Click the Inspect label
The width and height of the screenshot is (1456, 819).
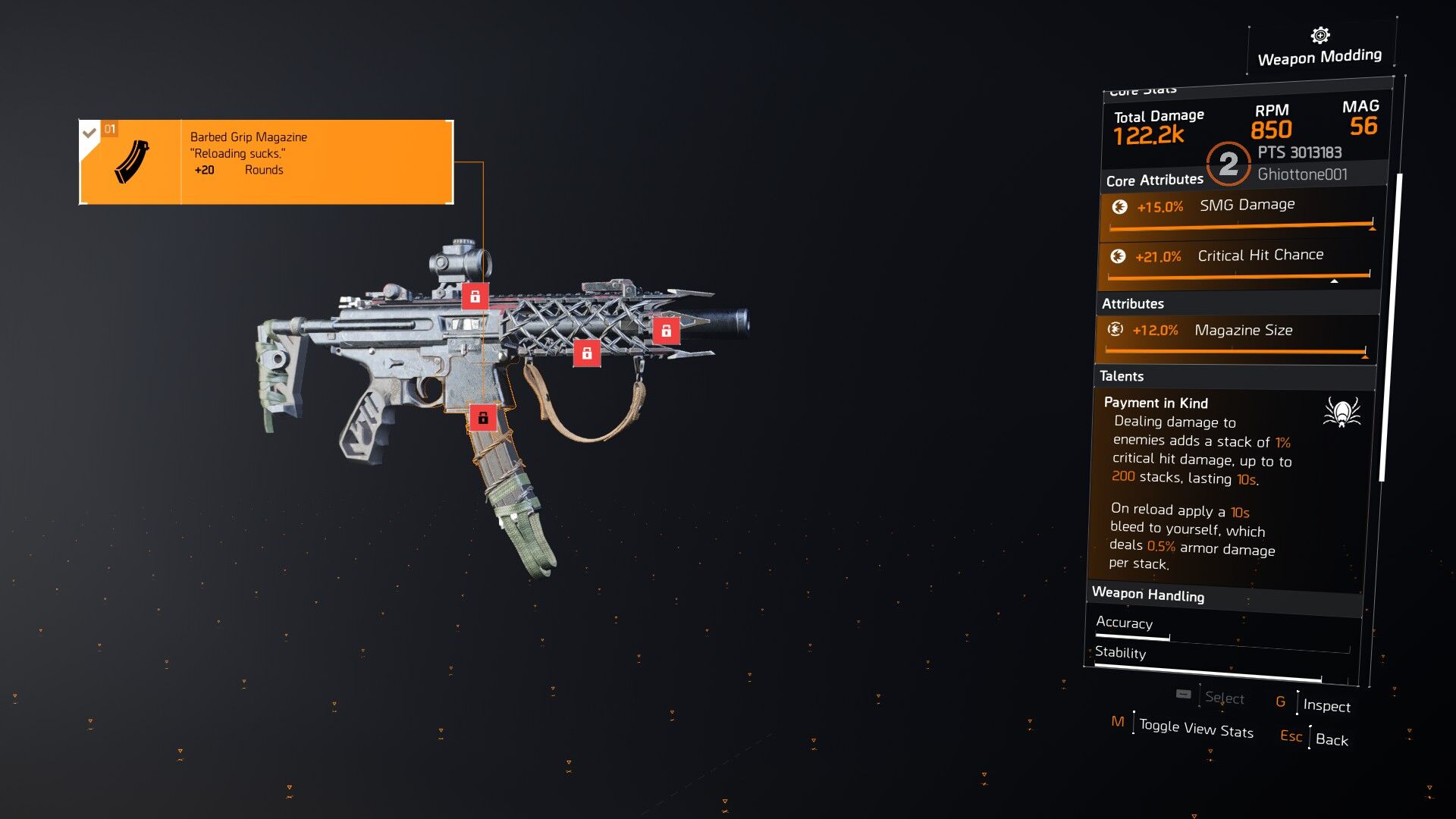point(1326,705)
